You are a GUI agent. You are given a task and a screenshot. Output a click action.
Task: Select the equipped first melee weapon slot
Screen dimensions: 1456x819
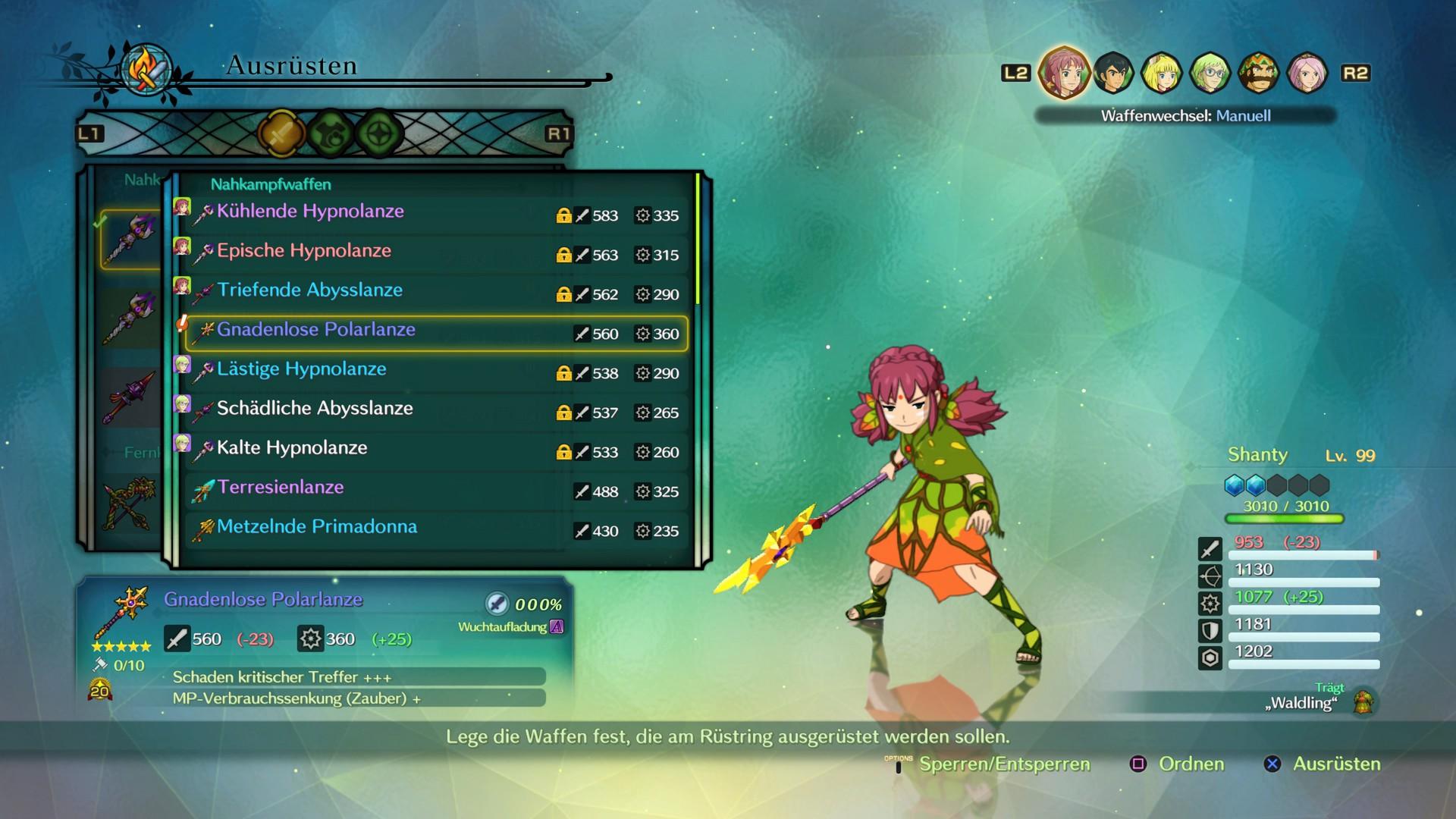[130, 239]
